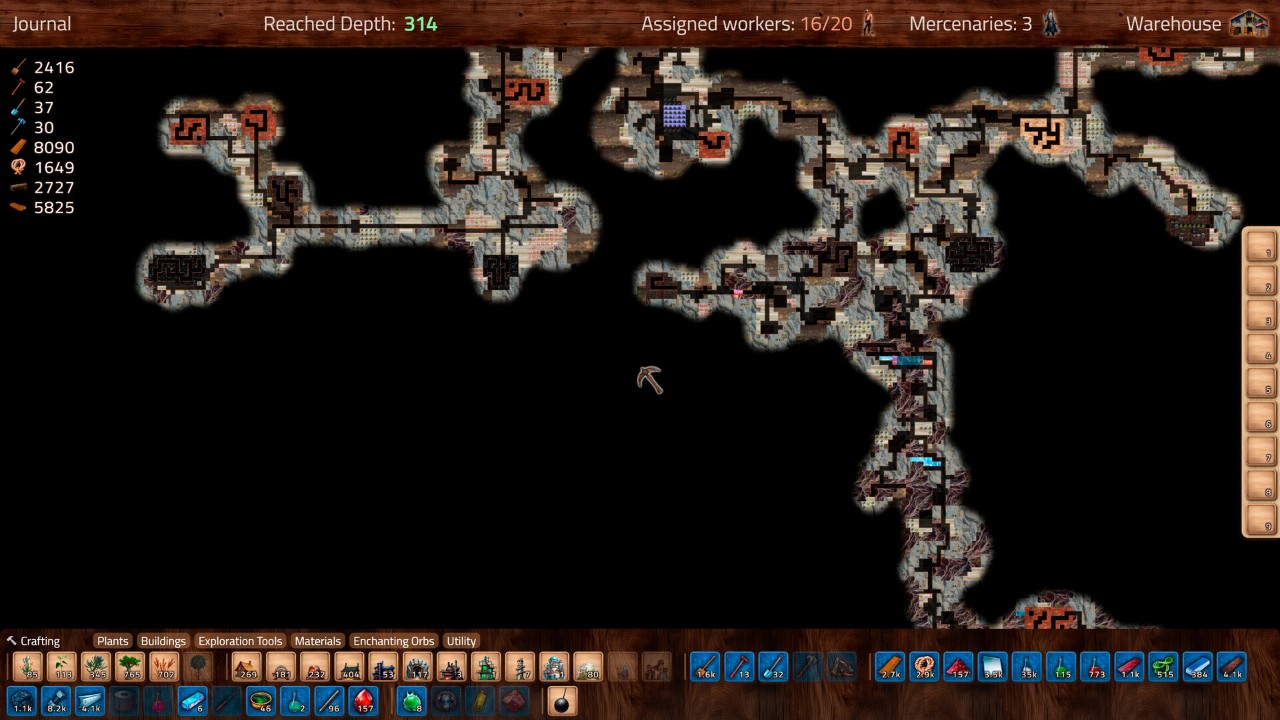The image size is (1280, 720).
Task: Choose the Utility tab
Action: pos(461,641)
